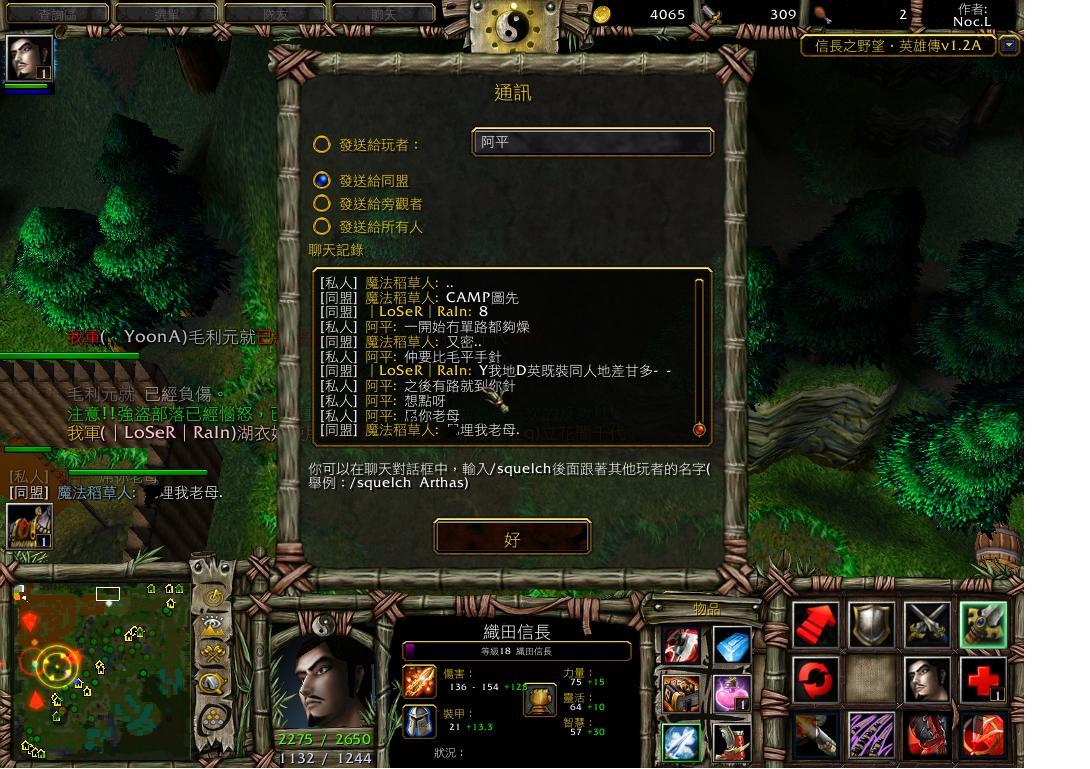Confirm the chat dialog with 好
Image resolution: width=1090 pixels, height=769 pixels.
tap(512, 538)
